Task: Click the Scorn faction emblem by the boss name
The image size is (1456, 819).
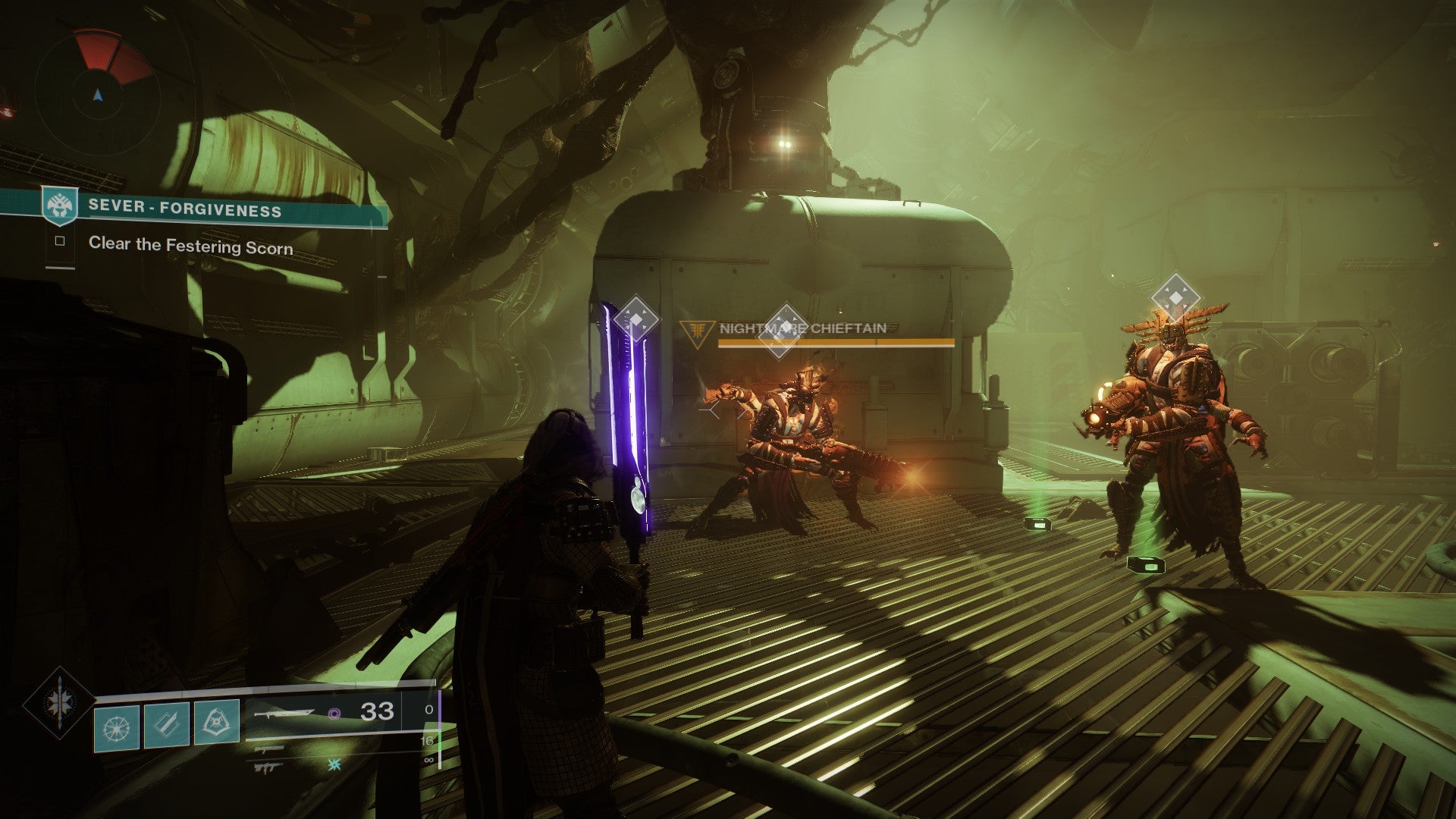Action: 698,330
